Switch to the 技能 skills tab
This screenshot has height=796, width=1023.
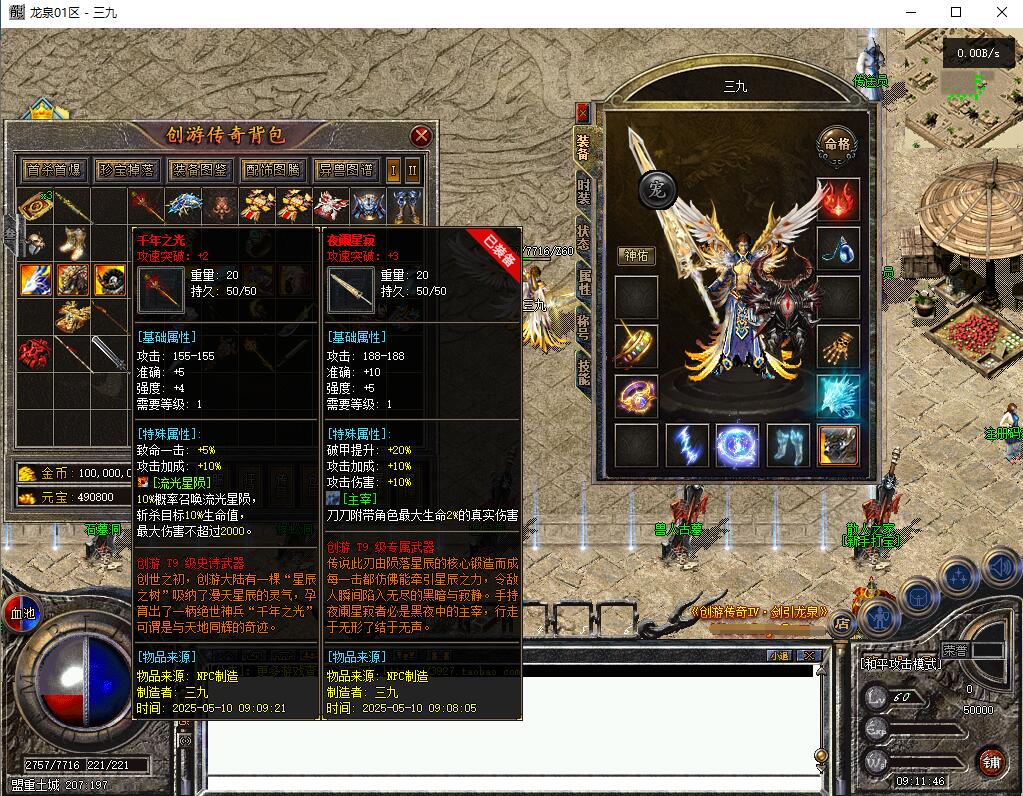pos(584,372)
